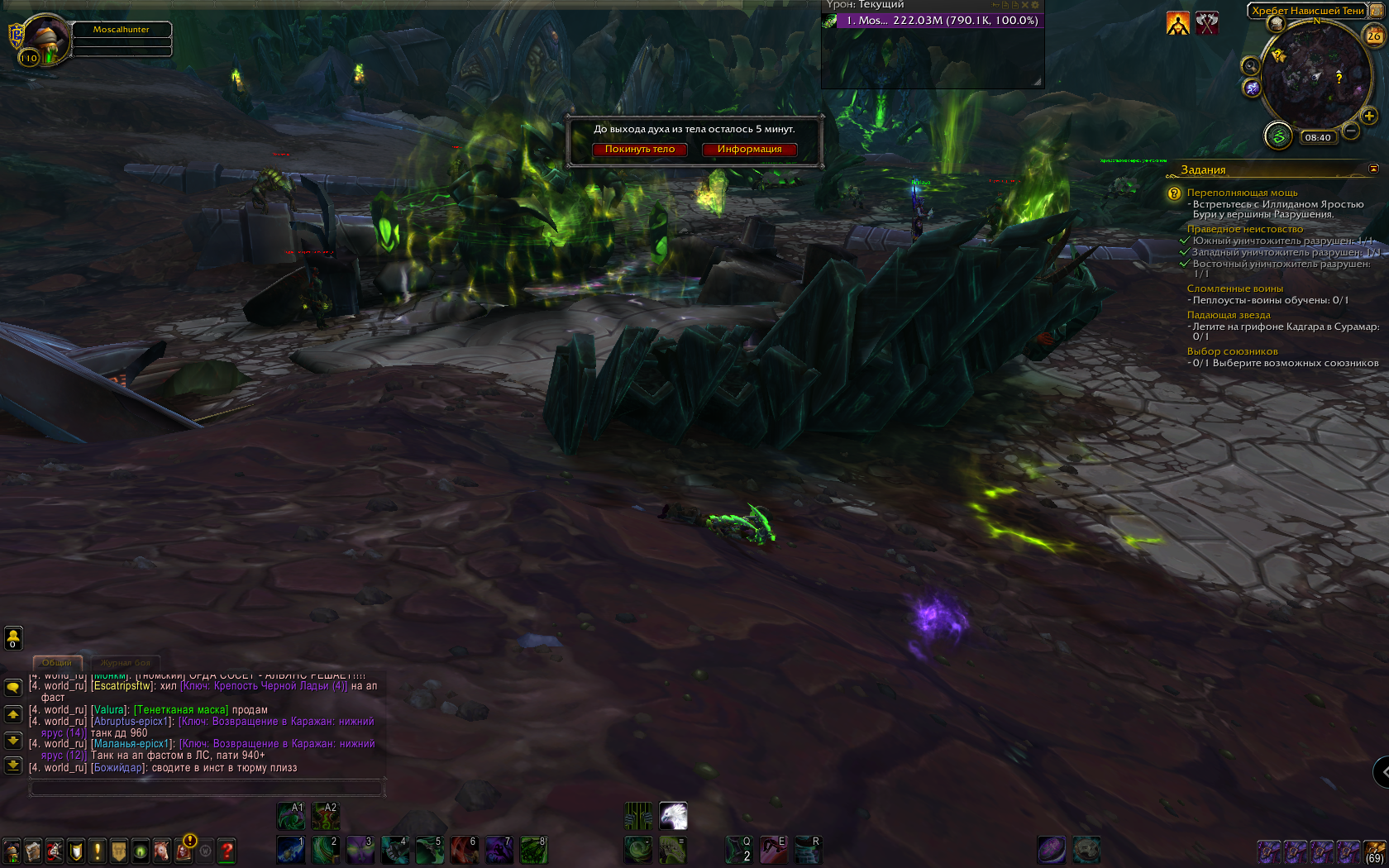Collapse the Задания quest tracker
The height and width of the screenshot is (868, 1389).
click(x=1373, y=169)
